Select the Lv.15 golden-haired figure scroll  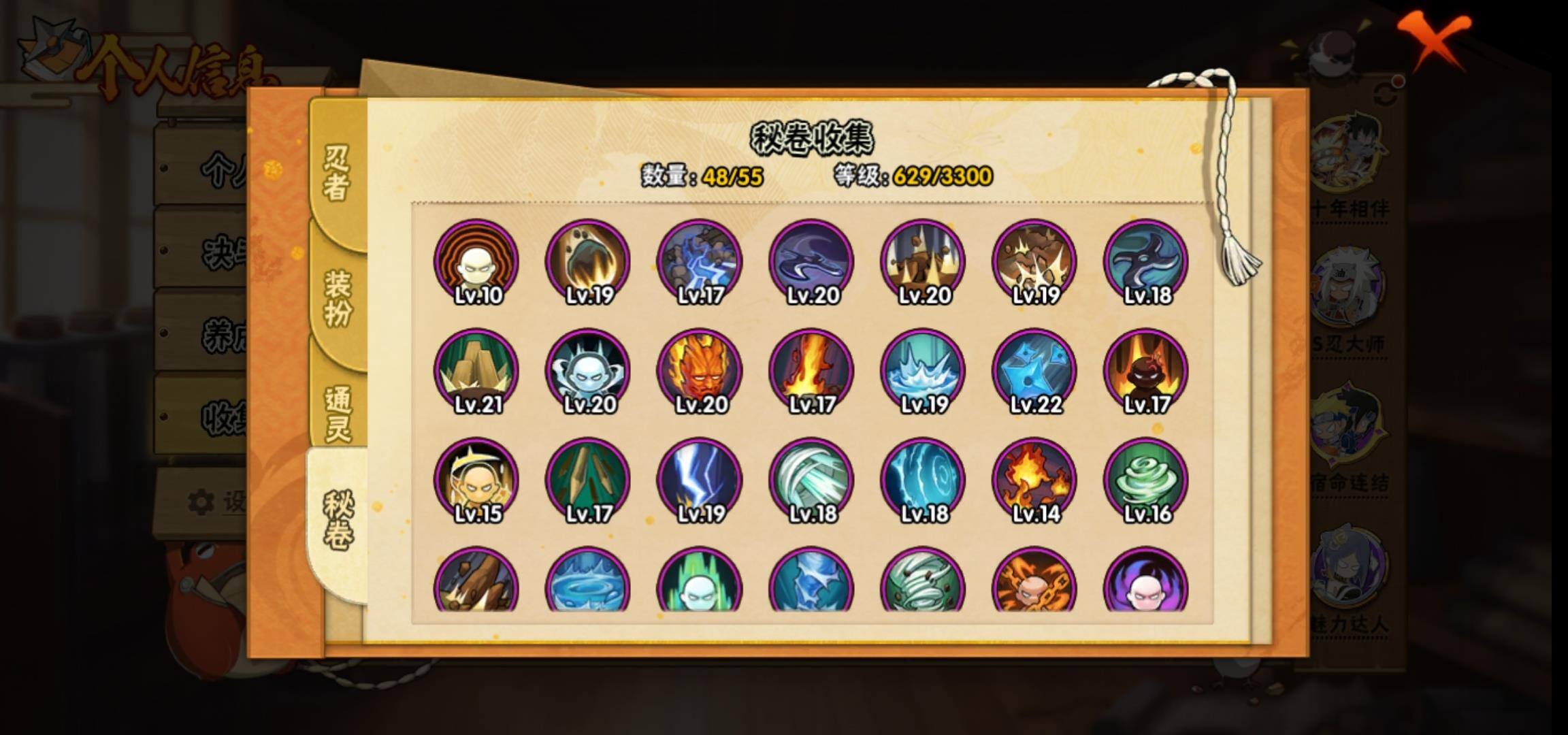[476, 480]
